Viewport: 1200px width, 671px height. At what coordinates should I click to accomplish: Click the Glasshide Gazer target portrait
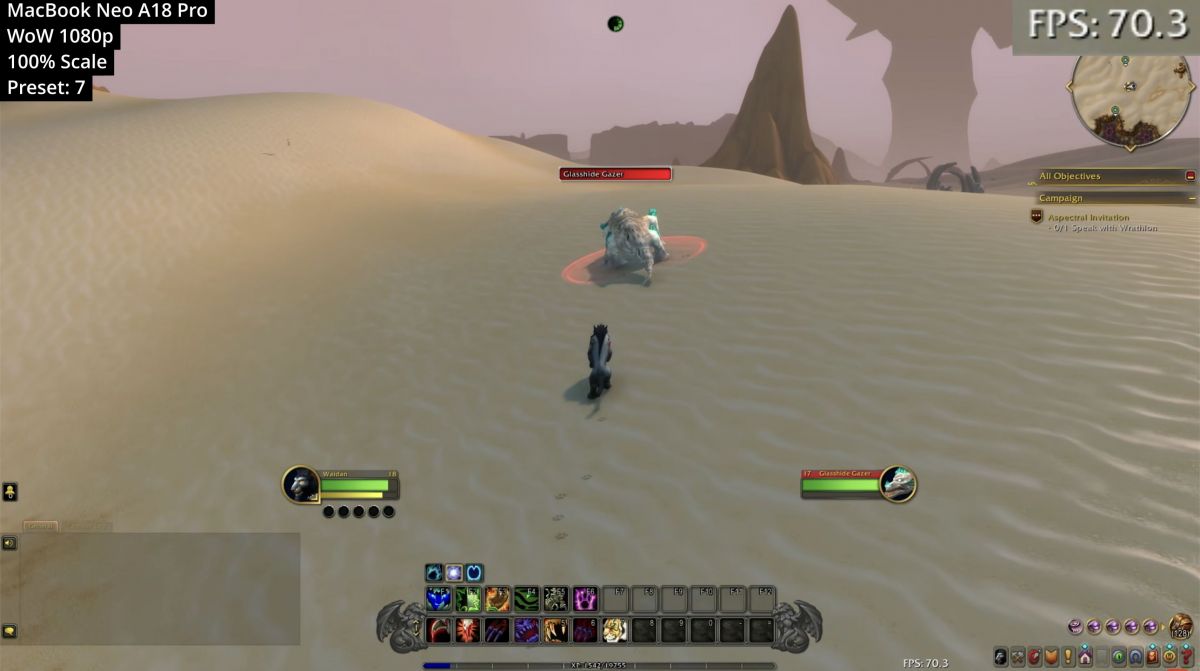coord(898,484)
